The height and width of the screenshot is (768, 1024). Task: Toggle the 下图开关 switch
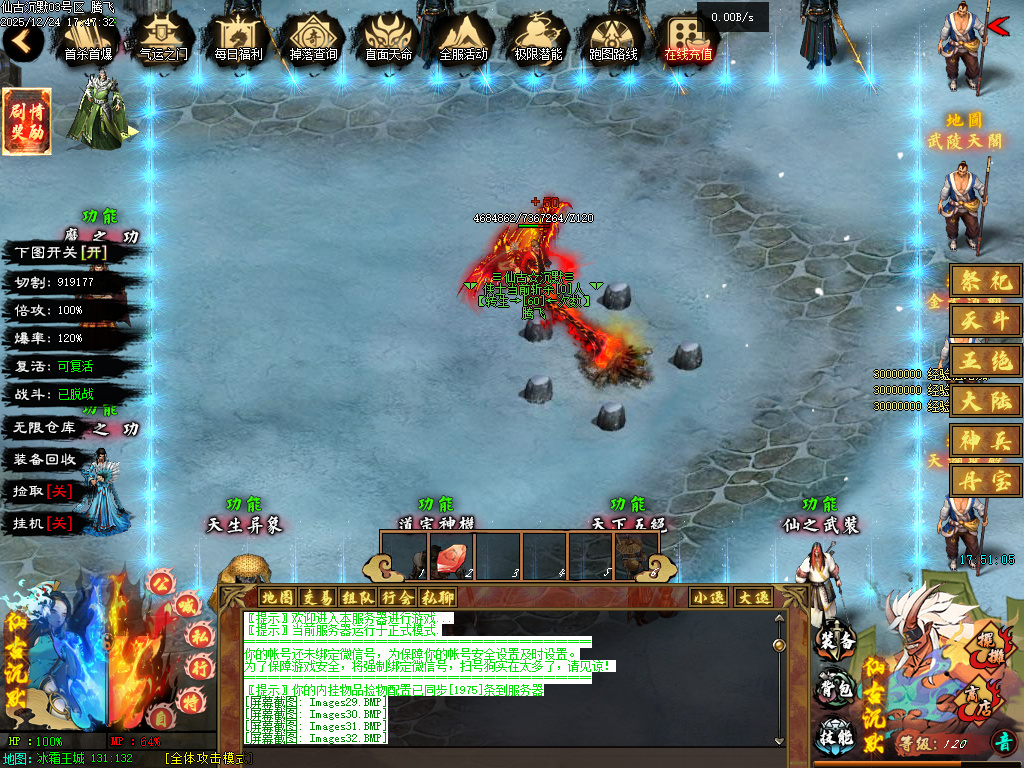point(60,253)
